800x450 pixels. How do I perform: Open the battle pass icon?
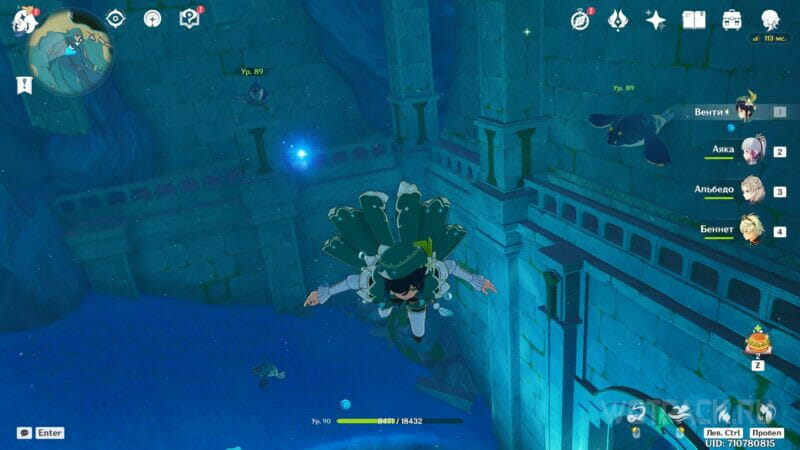pyautogui.click(x=618, y=20)
